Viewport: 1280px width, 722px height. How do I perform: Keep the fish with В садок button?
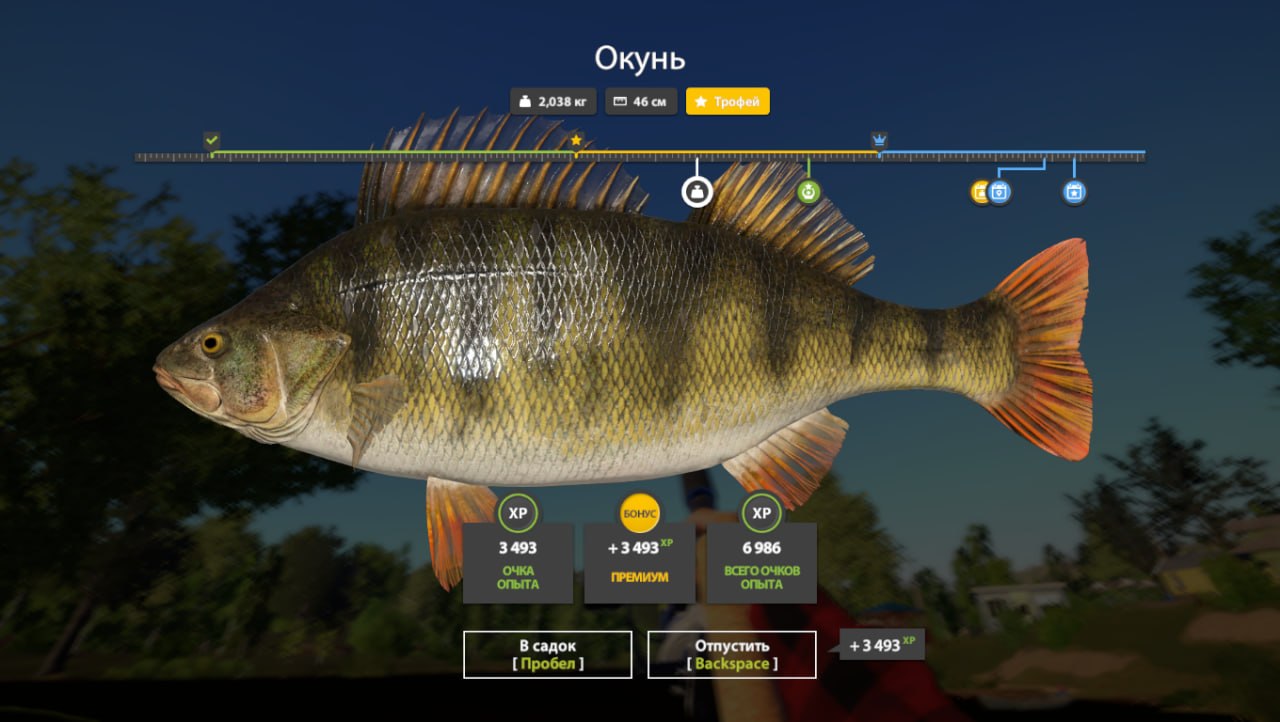547,654
